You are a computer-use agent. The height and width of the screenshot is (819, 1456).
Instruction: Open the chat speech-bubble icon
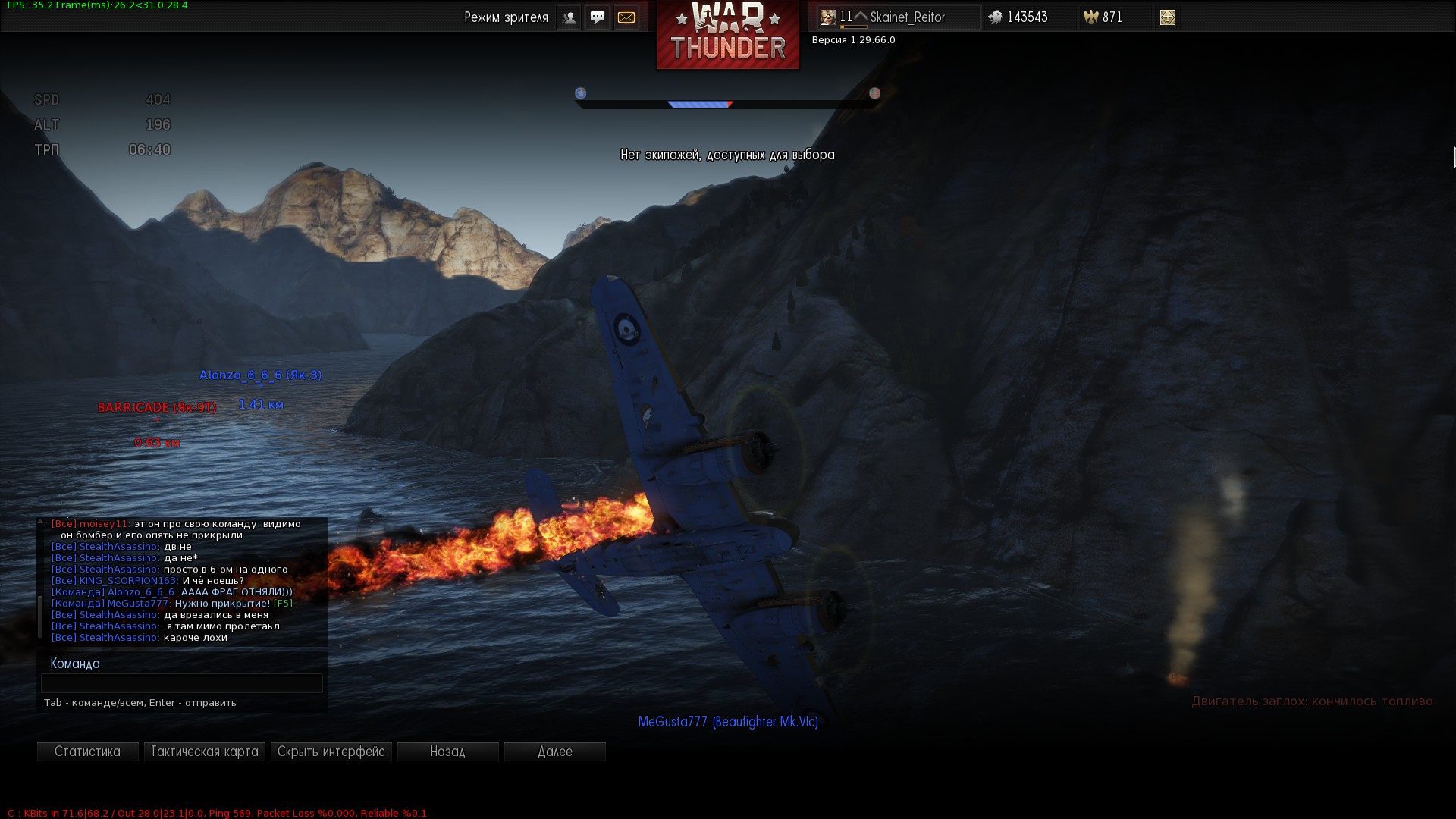tap(598, 17)
